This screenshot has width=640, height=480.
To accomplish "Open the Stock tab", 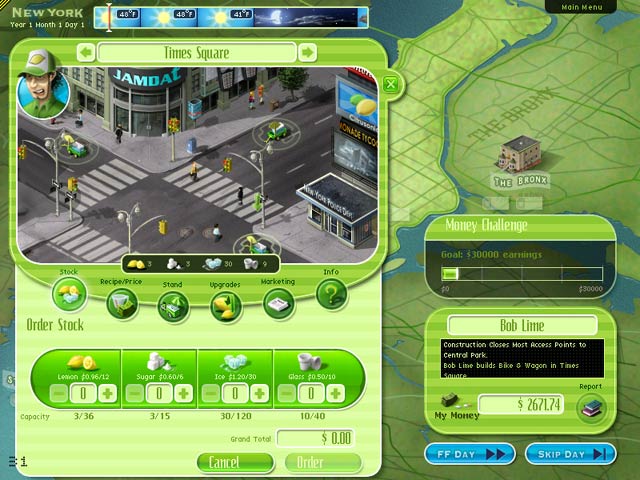I will click(70, 291).
